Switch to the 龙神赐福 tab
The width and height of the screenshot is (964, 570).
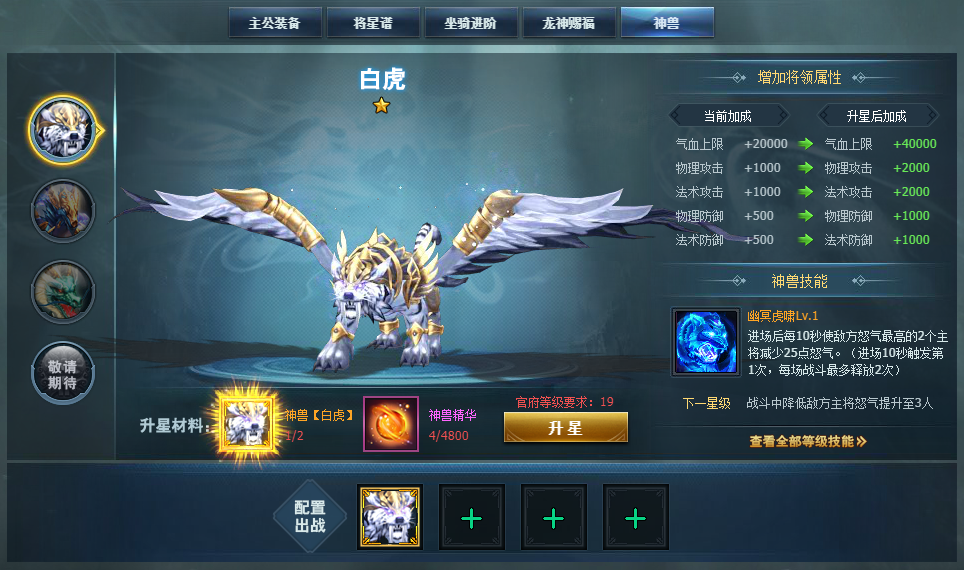click(568, 23)
